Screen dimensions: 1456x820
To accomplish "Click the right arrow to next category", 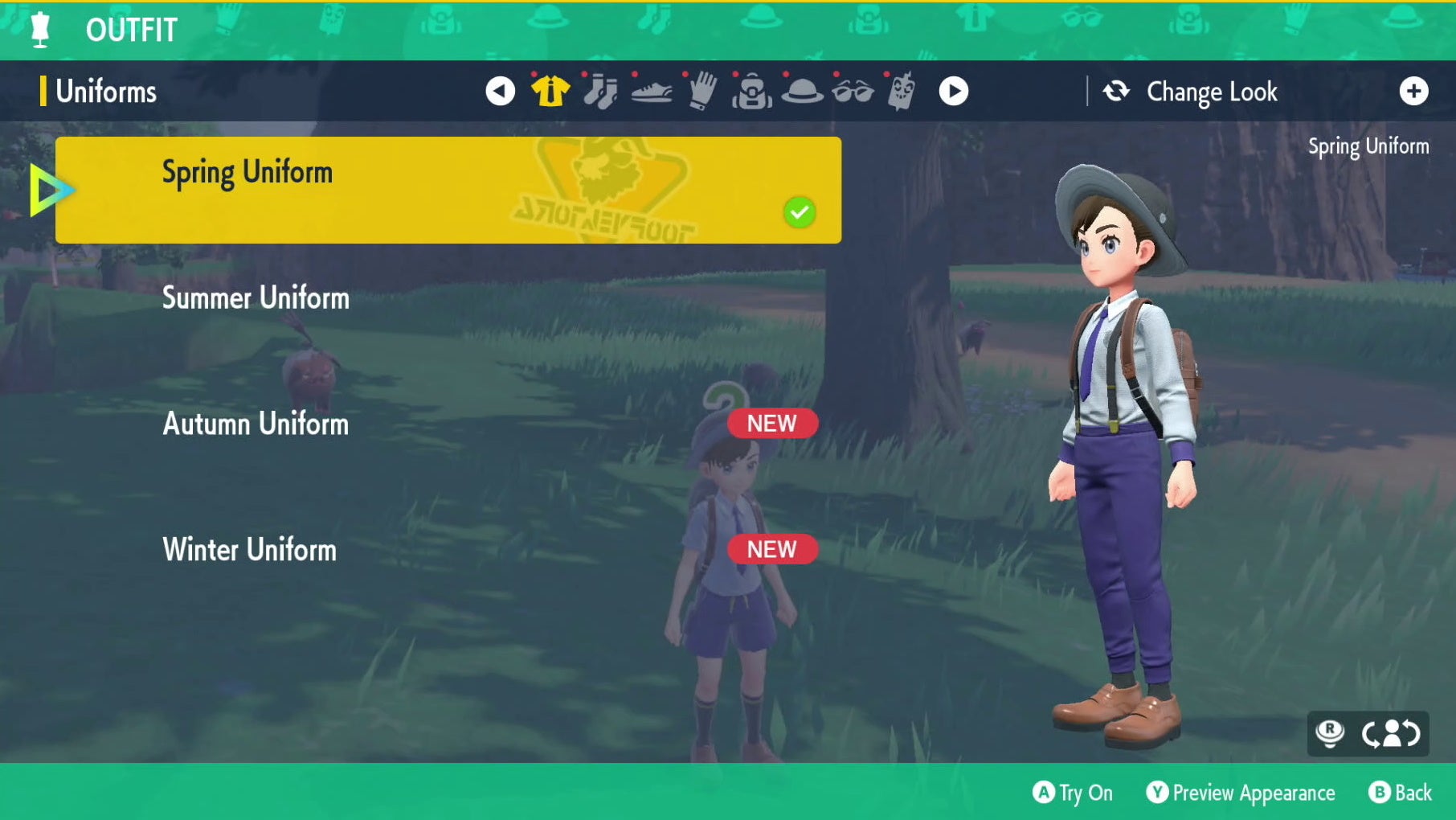I will 955,91.
